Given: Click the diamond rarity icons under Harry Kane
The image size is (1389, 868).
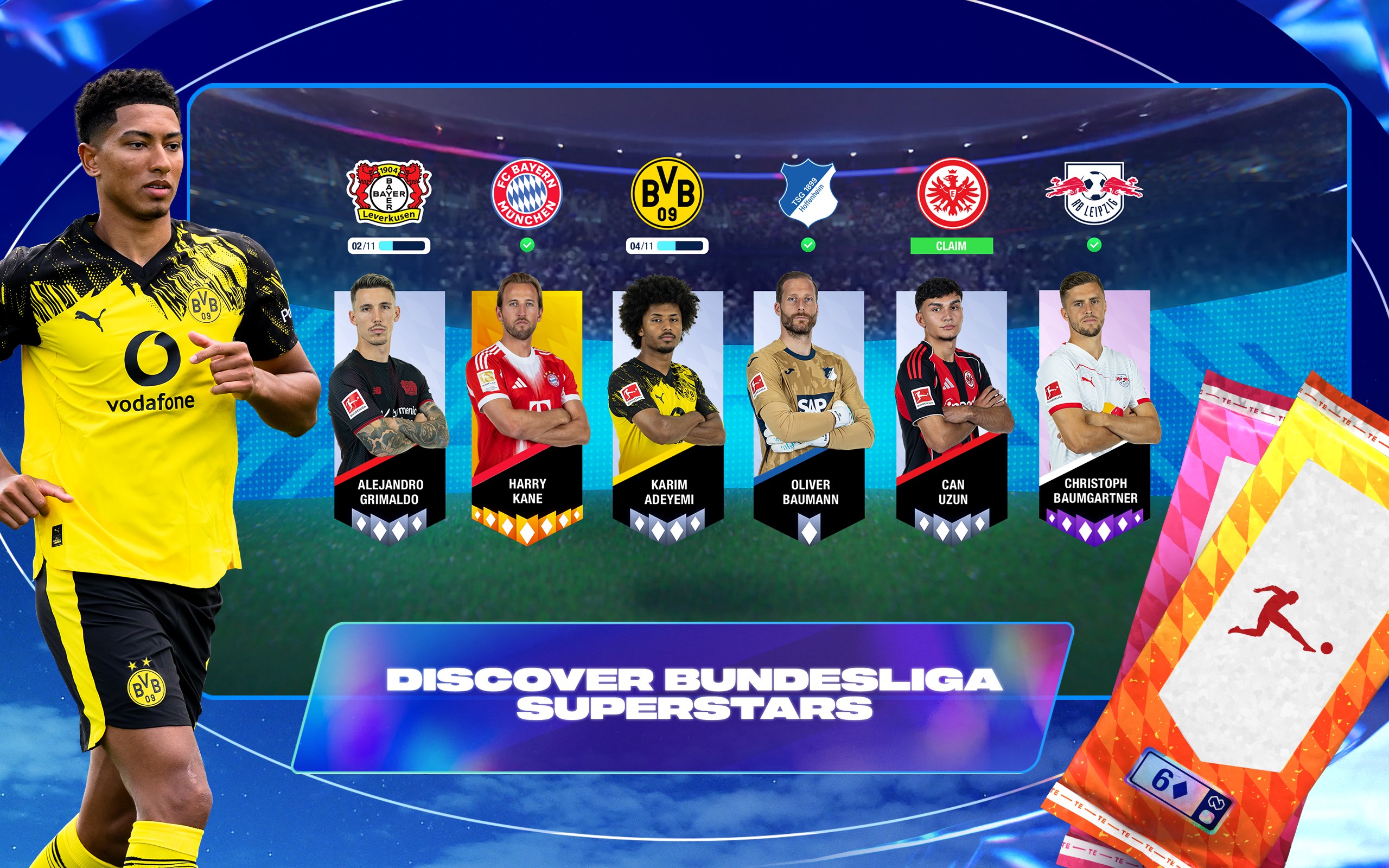Looking at the screenshot, I should [527, 526].
